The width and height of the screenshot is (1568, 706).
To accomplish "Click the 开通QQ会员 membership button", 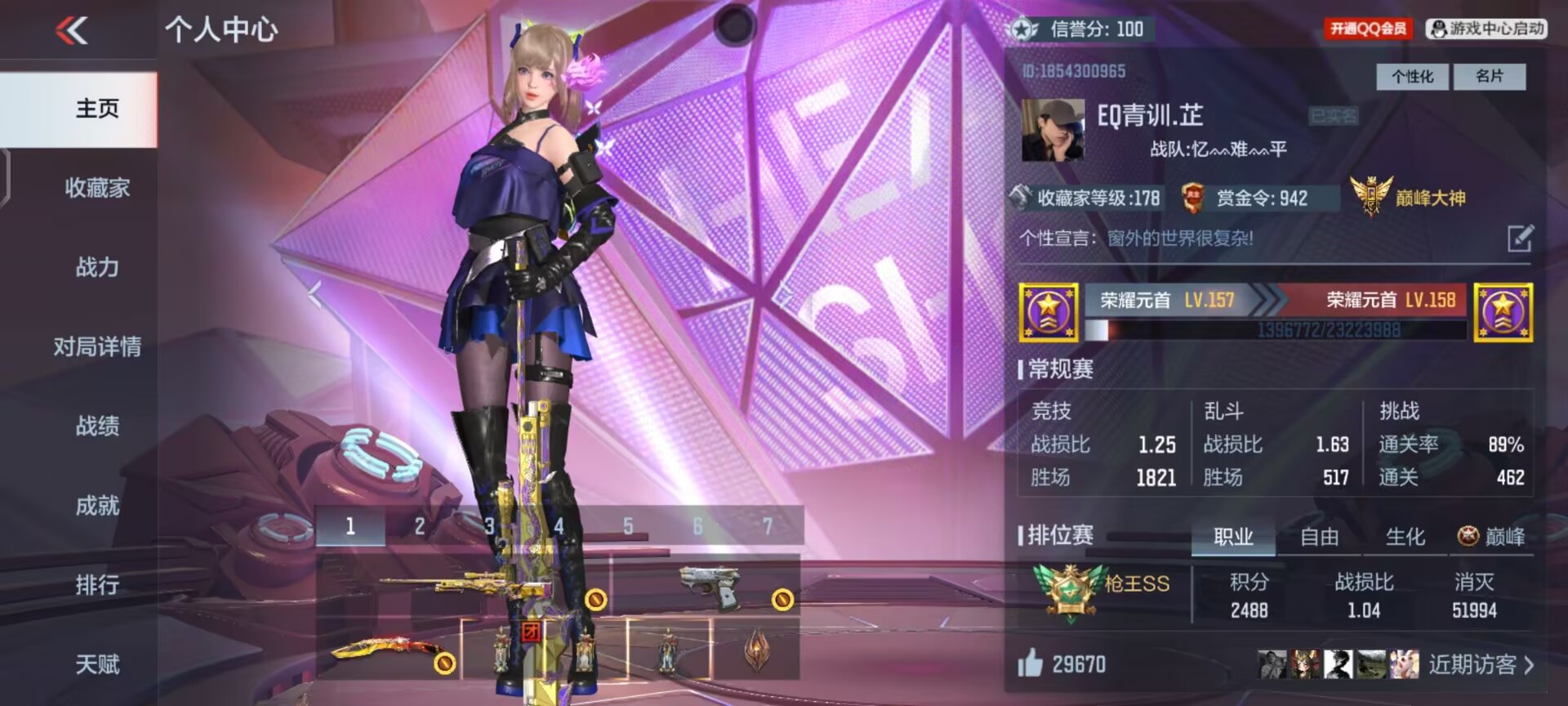I will click(x=1368, y=29).
